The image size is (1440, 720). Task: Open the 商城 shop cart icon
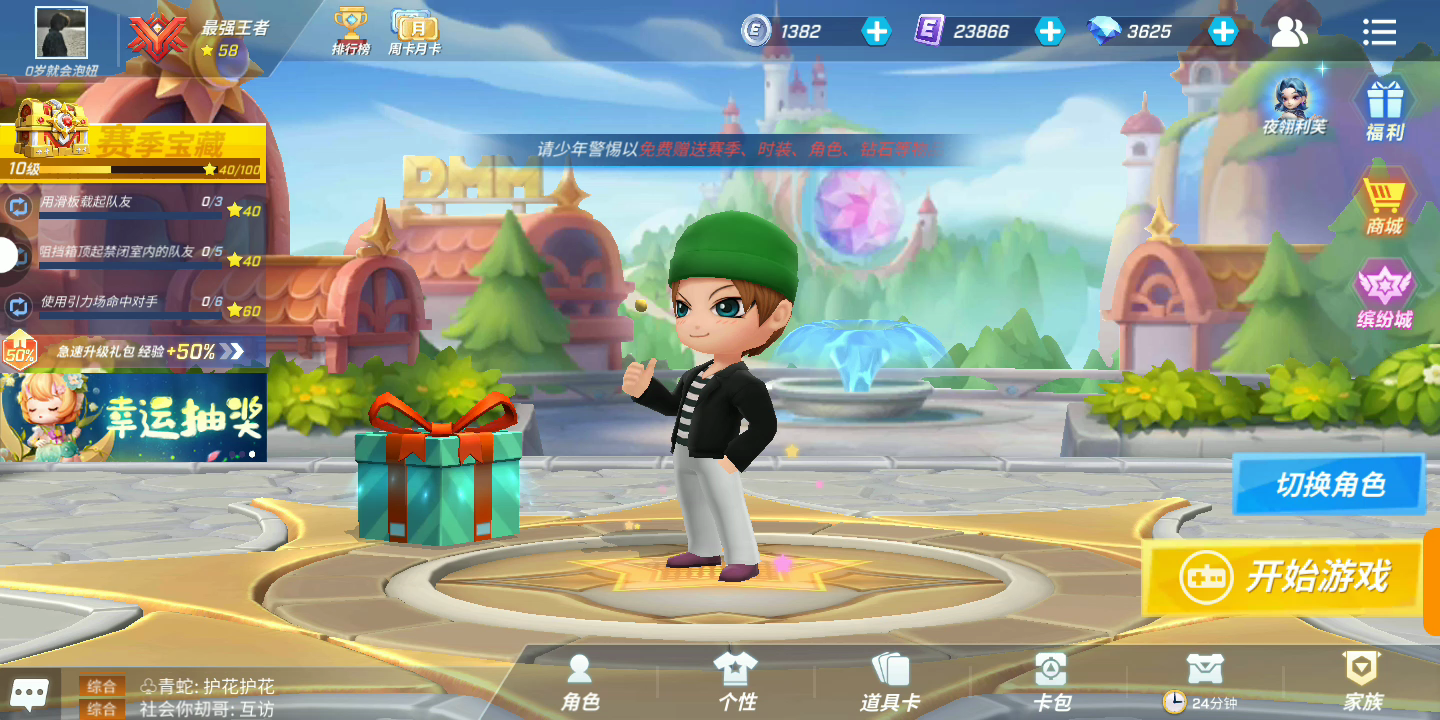coord(1385,203)
